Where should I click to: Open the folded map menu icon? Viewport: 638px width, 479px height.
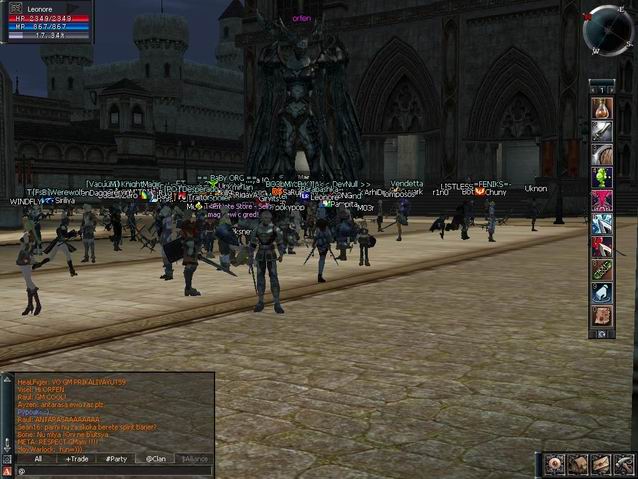(578, 464)
